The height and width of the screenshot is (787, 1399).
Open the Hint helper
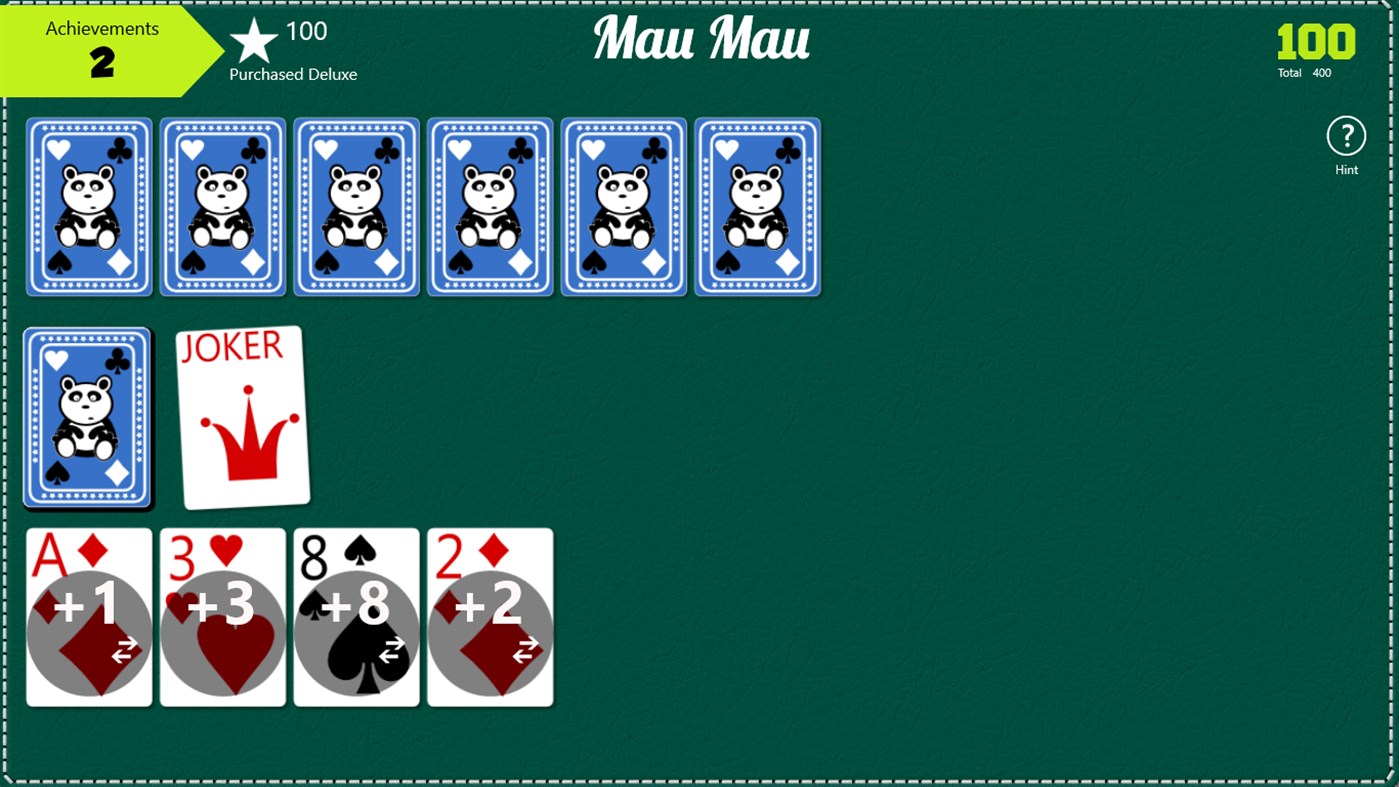click(x=1346, y=137)
